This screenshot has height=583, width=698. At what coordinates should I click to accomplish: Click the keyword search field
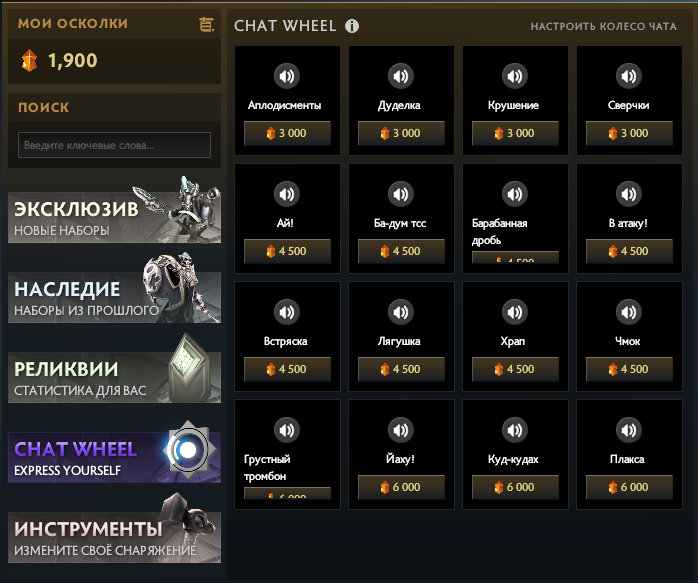coord(115,145)
